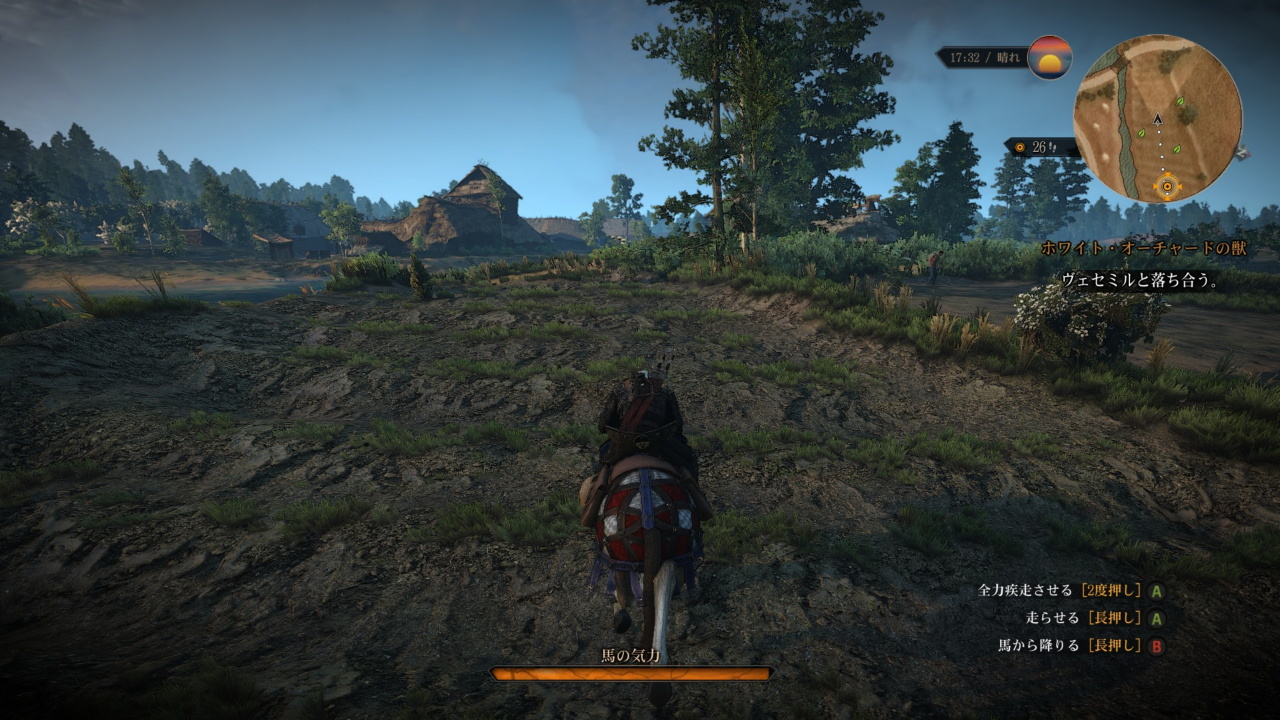Click the orange waypoint marker below the minimap center
This screenshot has height=720, width=1280.
pyautogui.click(x=1167, y=185)
